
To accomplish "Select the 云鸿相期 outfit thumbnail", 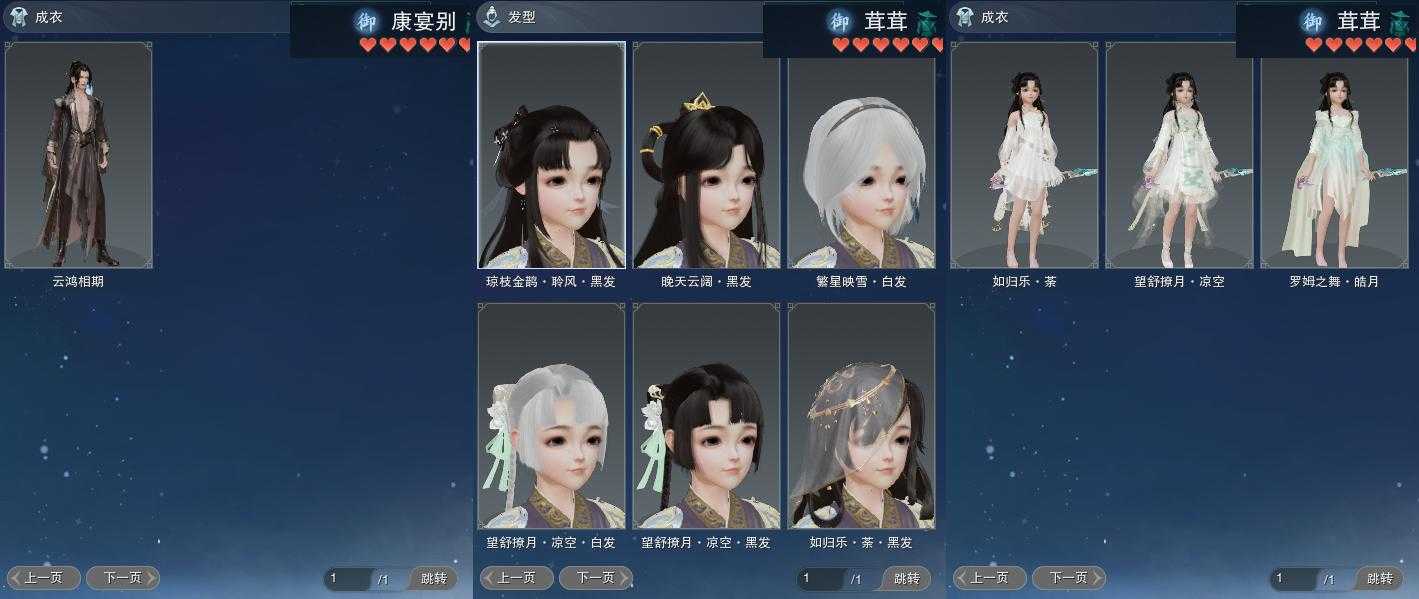I will tap(79, 155).
